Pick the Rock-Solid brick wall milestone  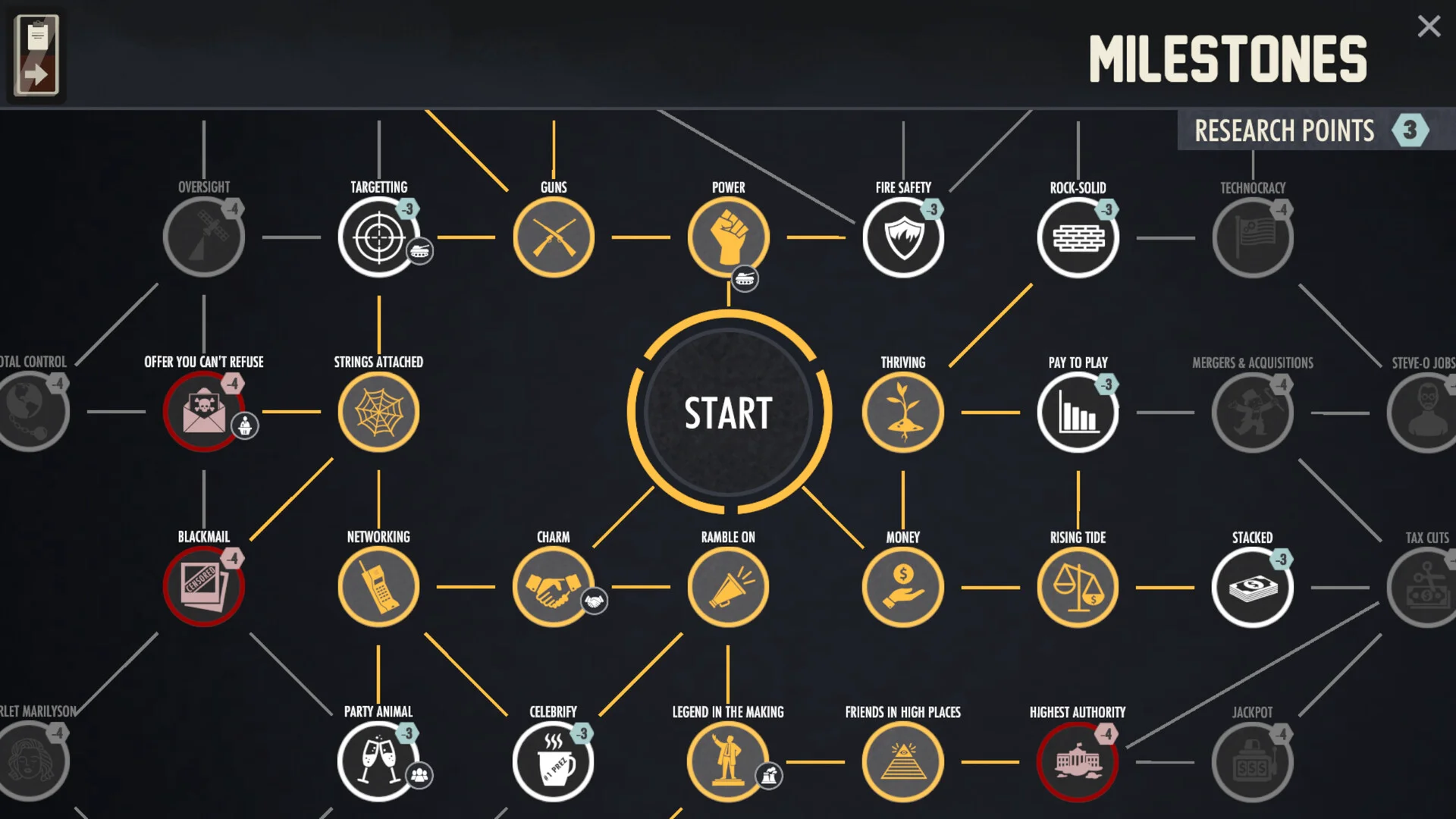point(1078,237)
